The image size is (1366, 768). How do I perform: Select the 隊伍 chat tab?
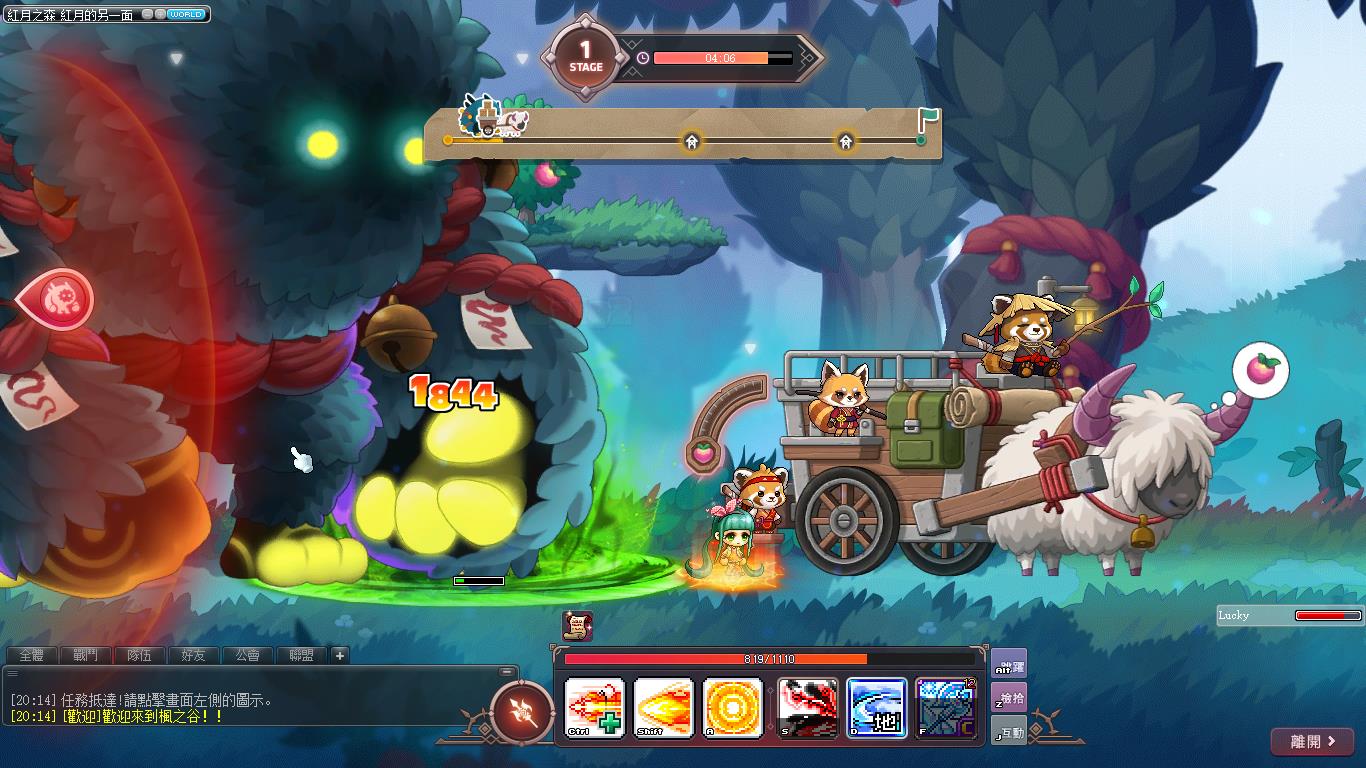coord(139,655)
